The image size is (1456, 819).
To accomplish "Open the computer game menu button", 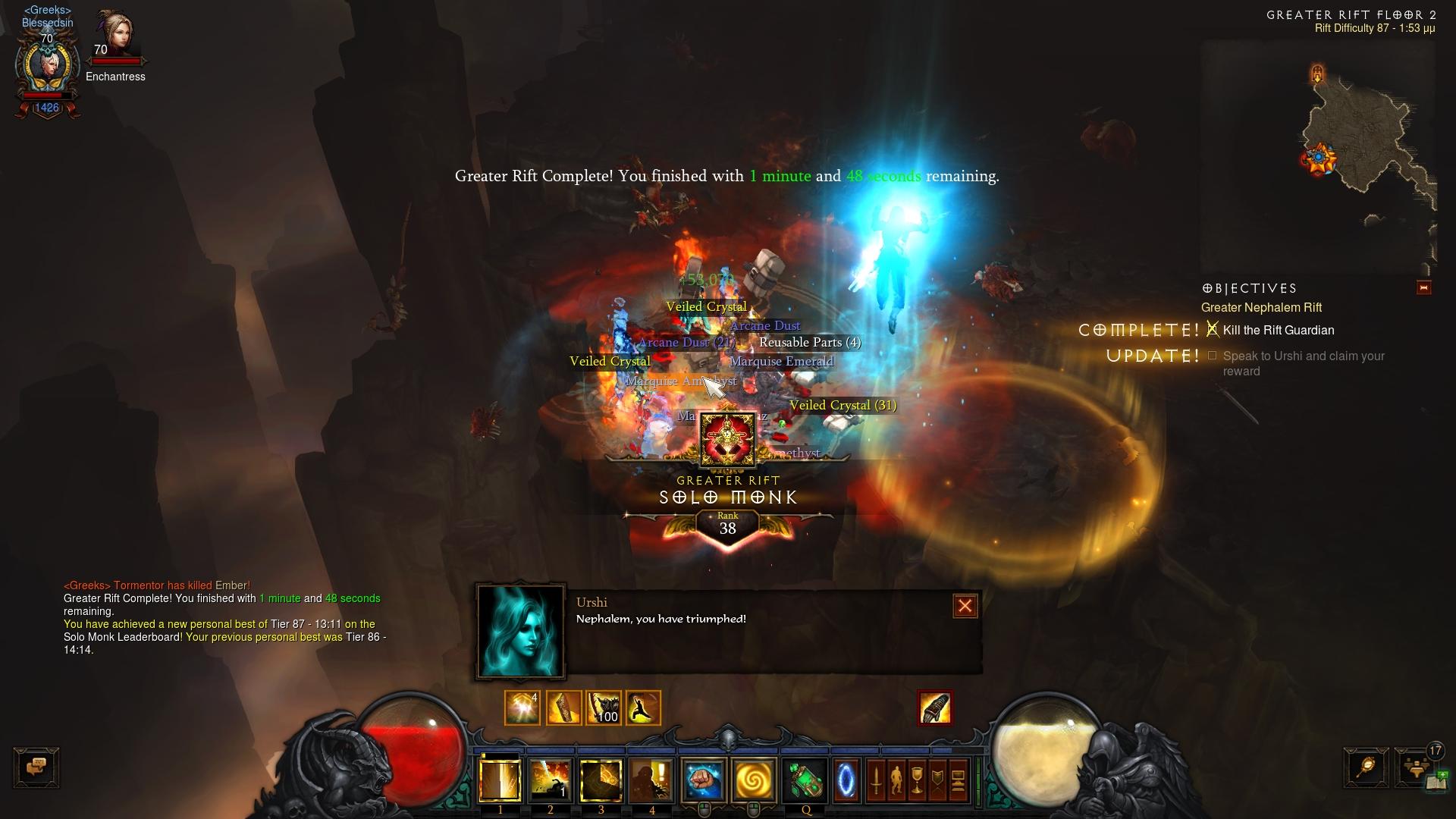I will coord(958,780).
